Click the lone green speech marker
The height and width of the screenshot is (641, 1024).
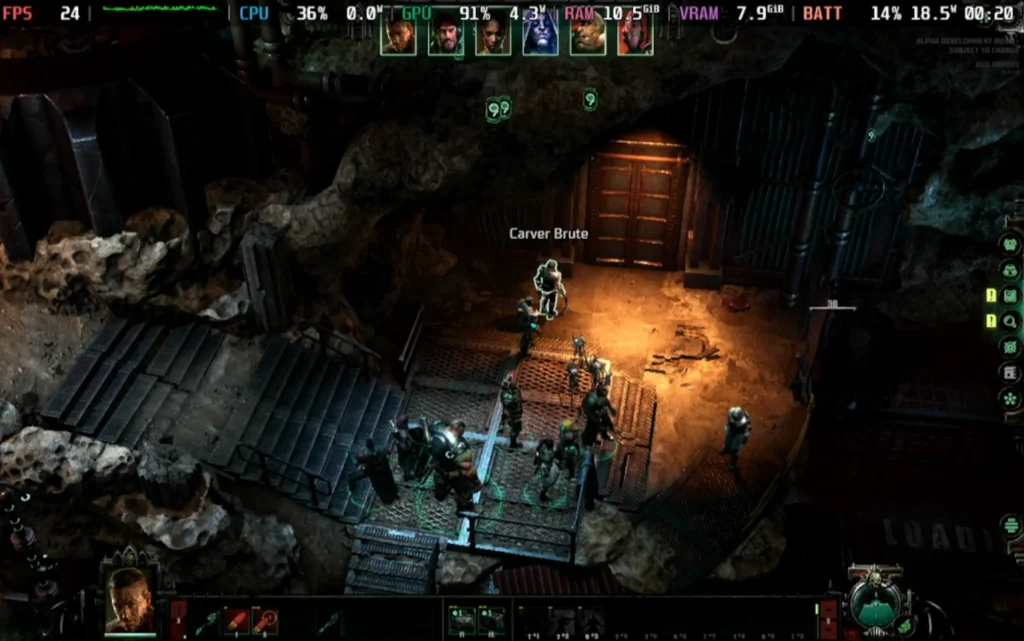point(590,98)
